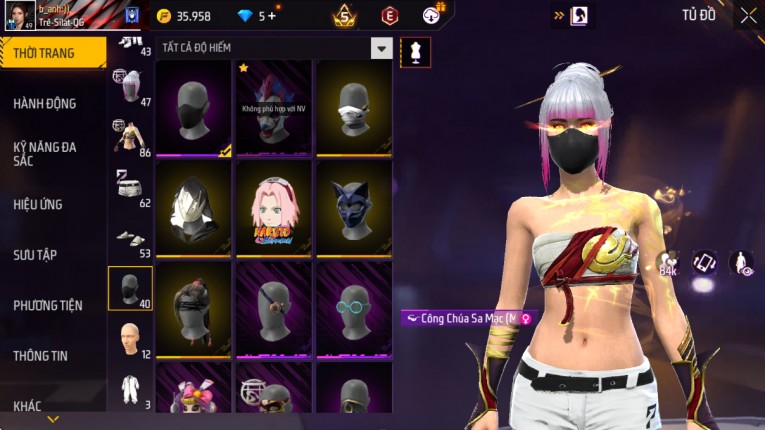Viewport: 765px width, 430px height.
Task: Open the PHƯƠNG TIỆN vehicles tab
Action: (48, 305)
